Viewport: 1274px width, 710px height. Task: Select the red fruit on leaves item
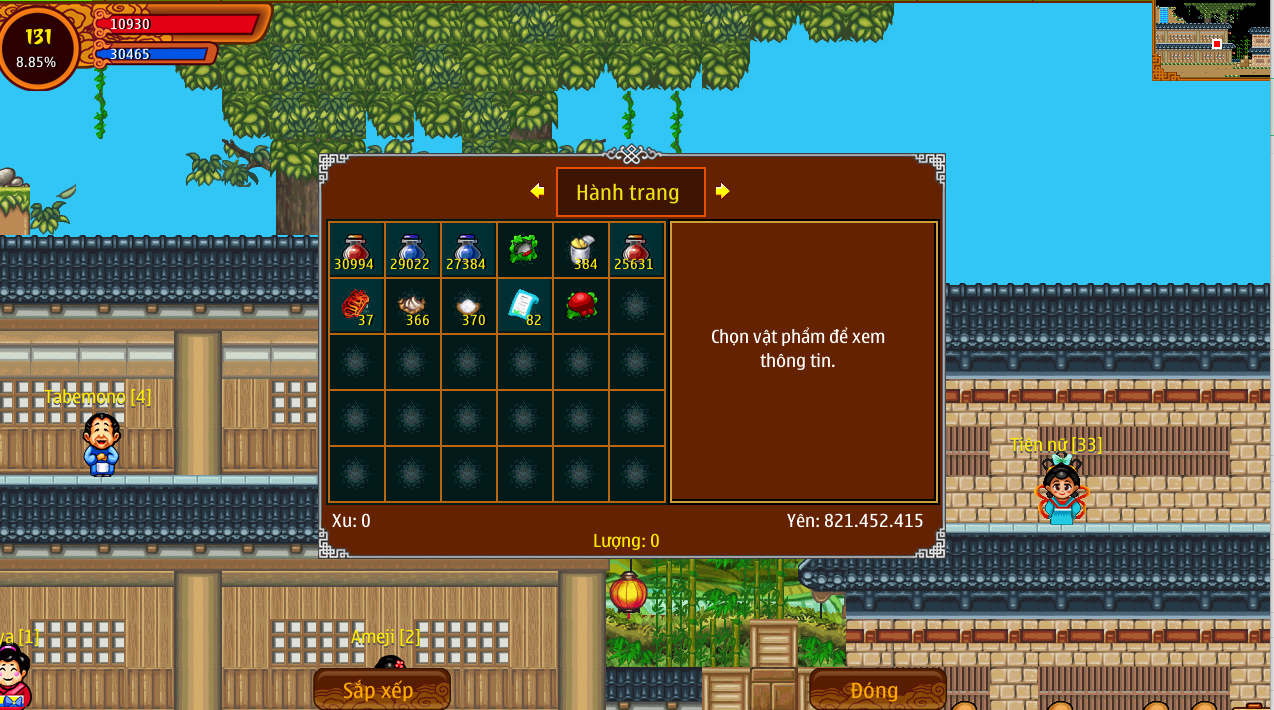click(580, 306)
